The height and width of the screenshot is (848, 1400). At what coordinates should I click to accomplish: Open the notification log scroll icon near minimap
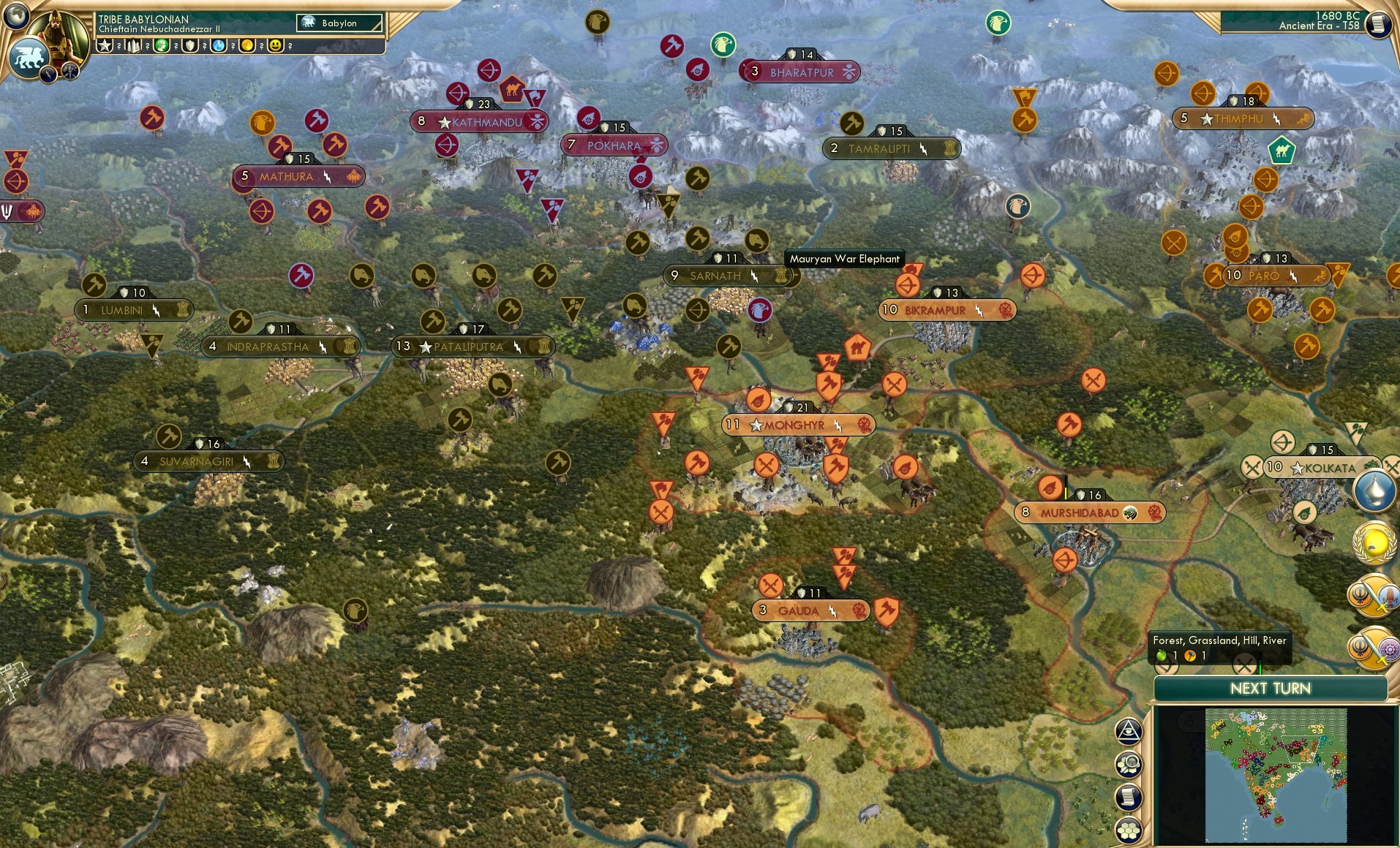(x=1130, y=797)
